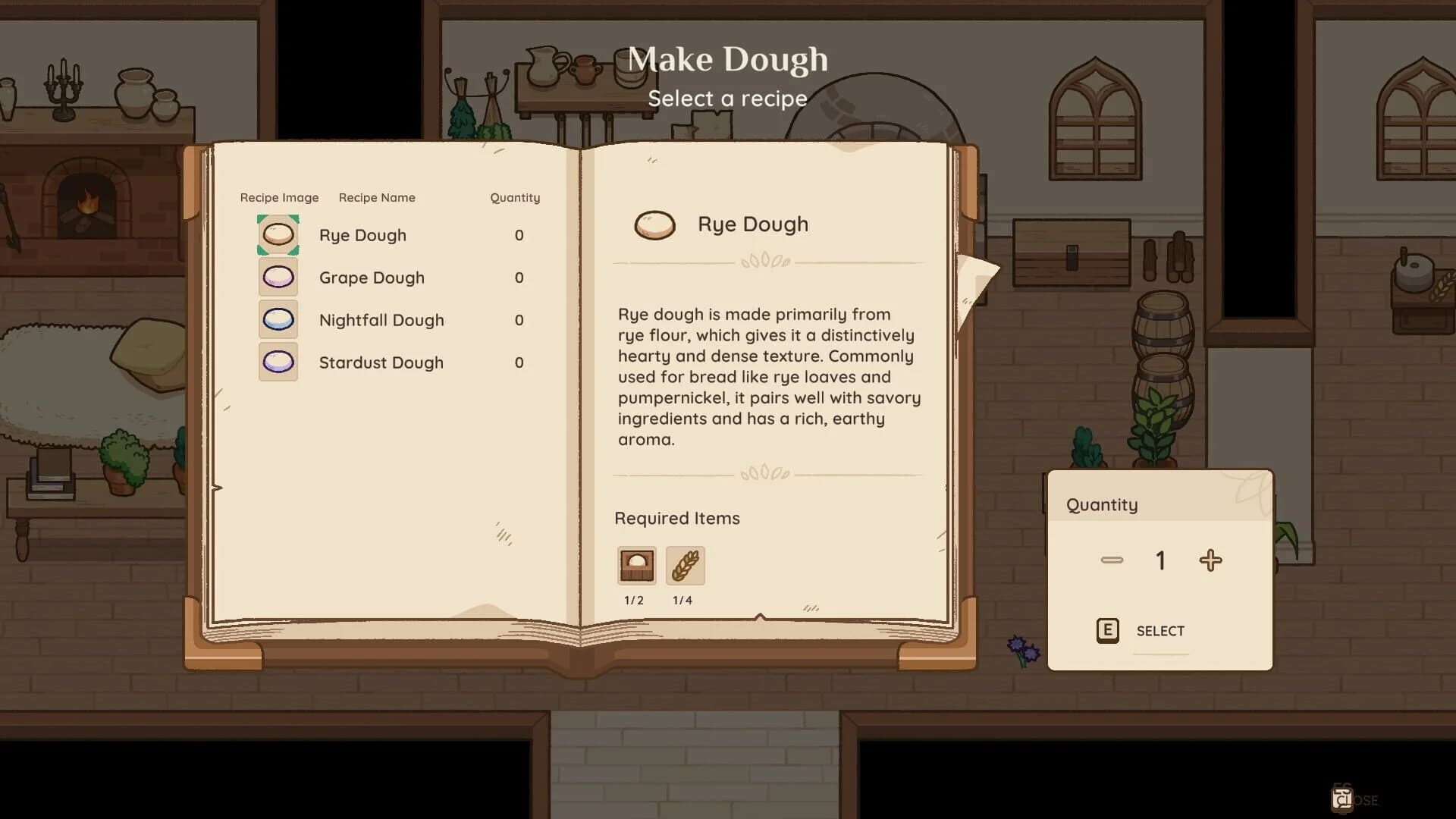Select the Rye Dough recipe entry
The width and height of the screenshot is (1456, 819).
click(x=362, y=235)
